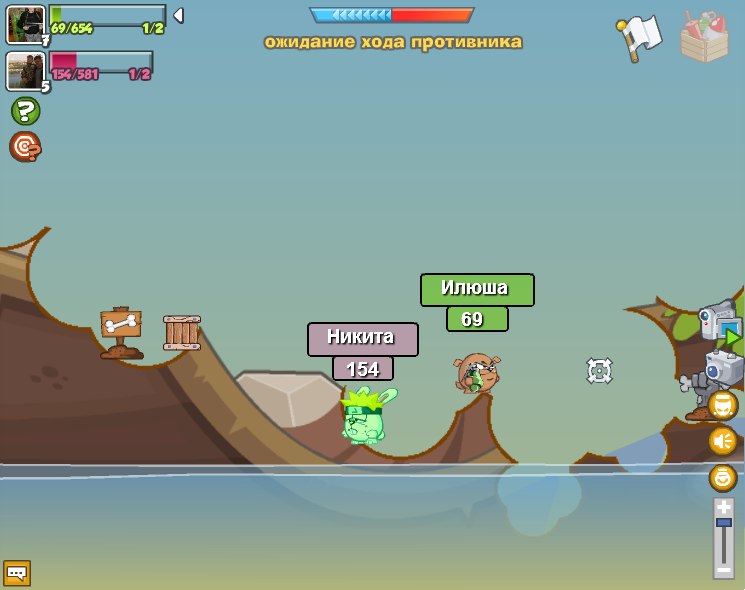Zoom out with the minus button
Screen dimensions: 745x590
coord(723,569)
